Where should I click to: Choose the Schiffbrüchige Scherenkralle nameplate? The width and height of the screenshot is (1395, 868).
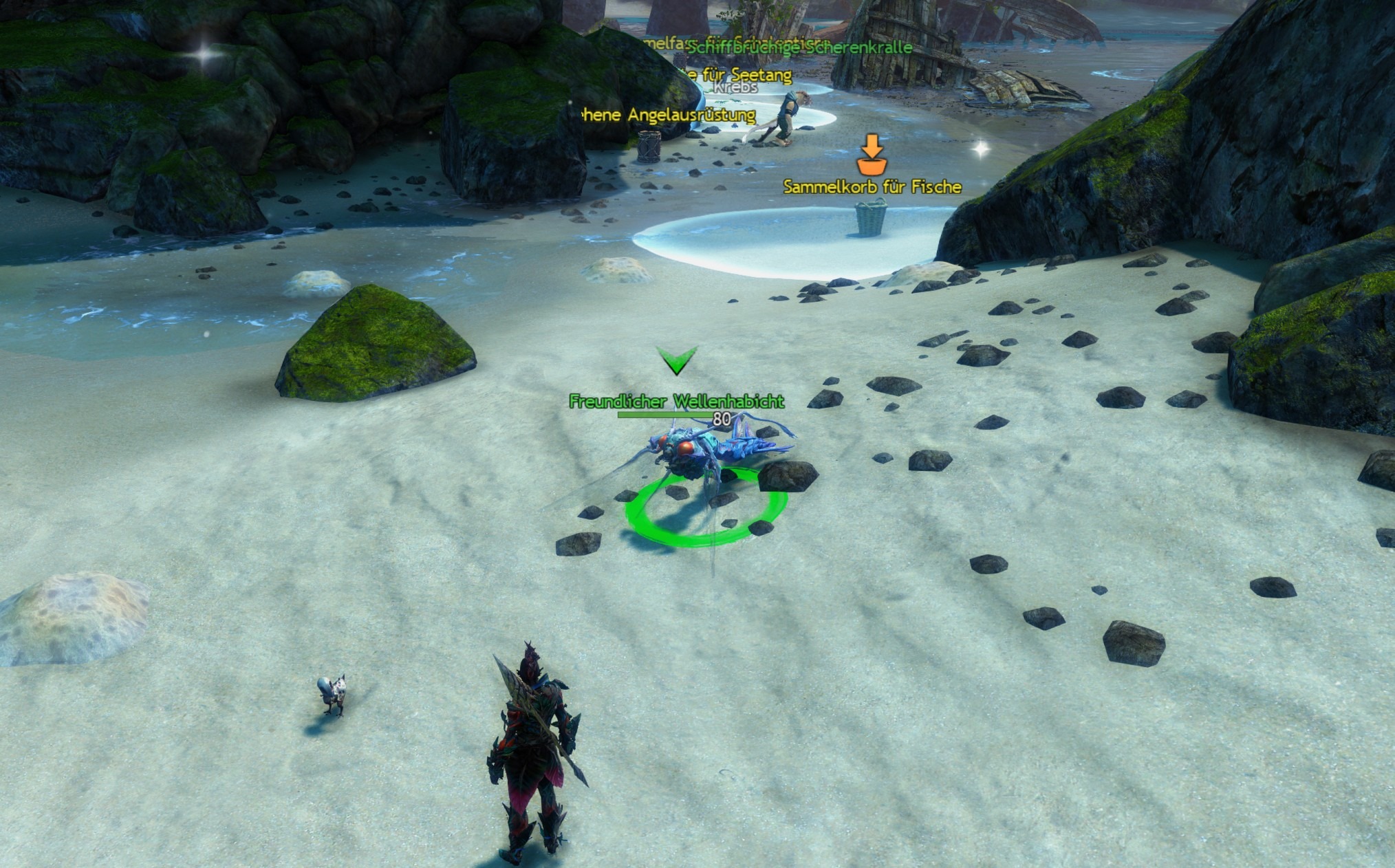[x=800, y=47]
